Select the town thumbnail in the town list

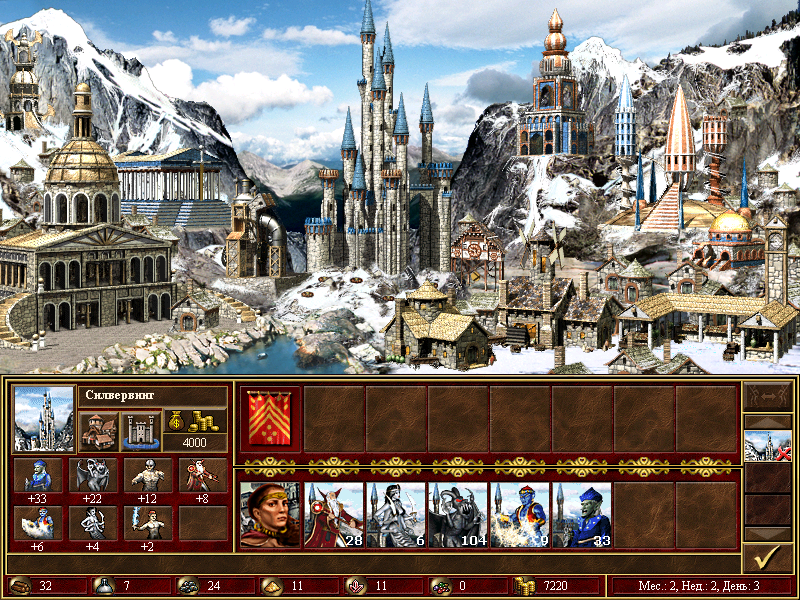click(x=767, y=447)
